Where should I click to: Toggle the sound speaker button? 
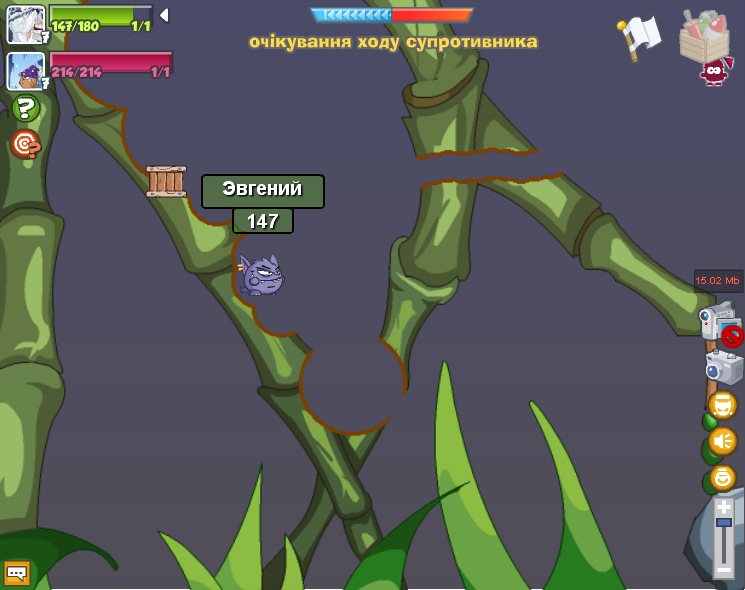pyautogui.click(x=722, y=441)
